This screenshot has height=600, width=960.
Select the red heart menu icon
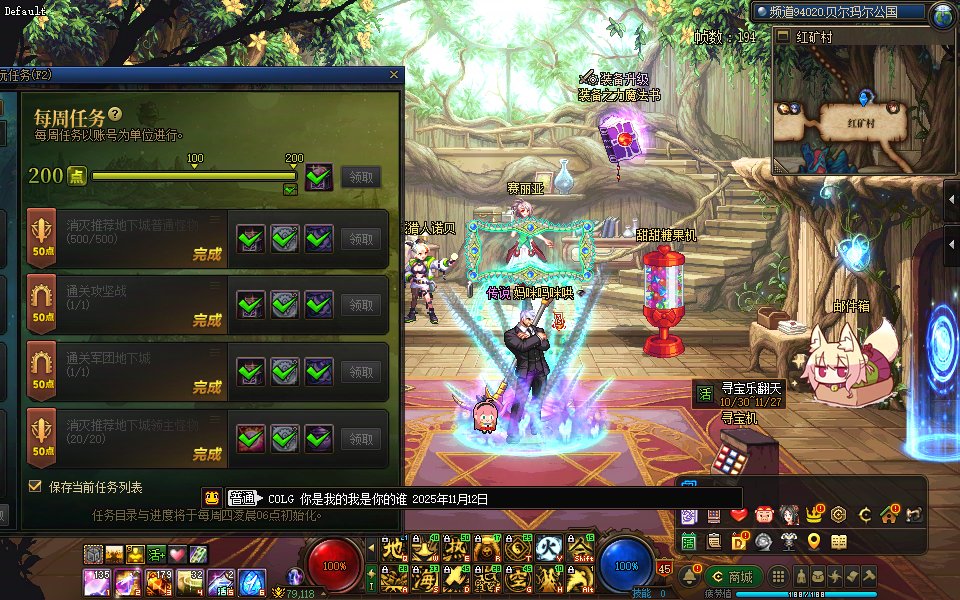[738, 515]
